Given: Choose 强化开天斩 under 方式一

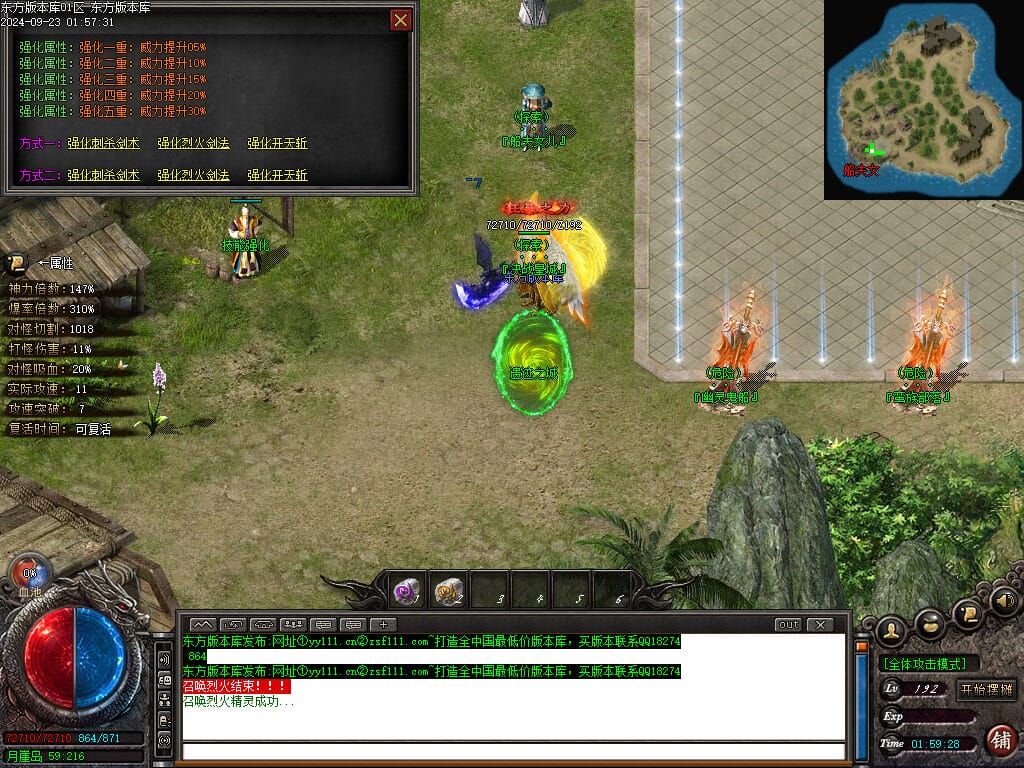Looking at the screenshot, I should click(x=277, y=144).
